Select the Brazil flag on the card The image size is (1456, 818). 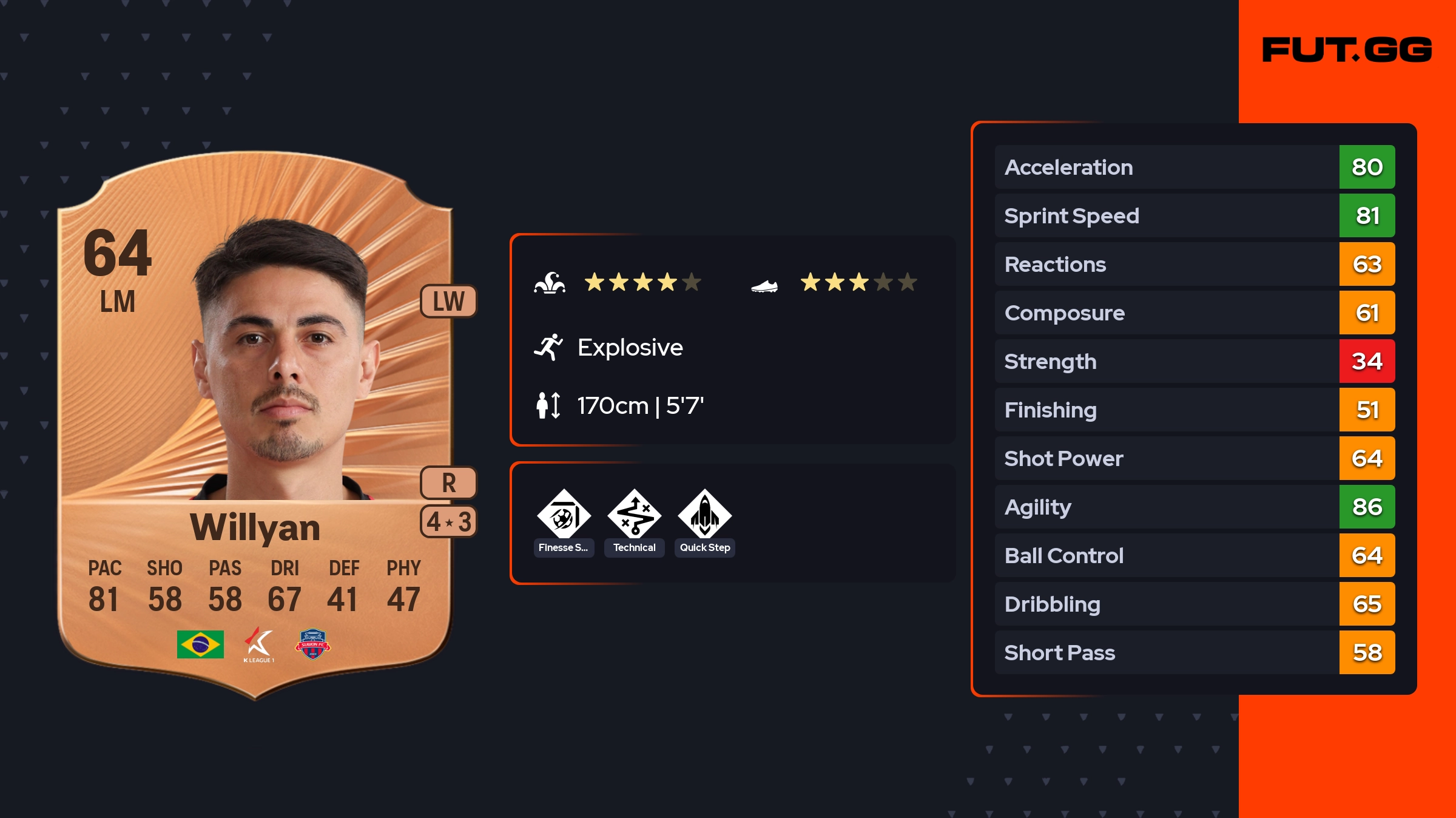point(200,644)
